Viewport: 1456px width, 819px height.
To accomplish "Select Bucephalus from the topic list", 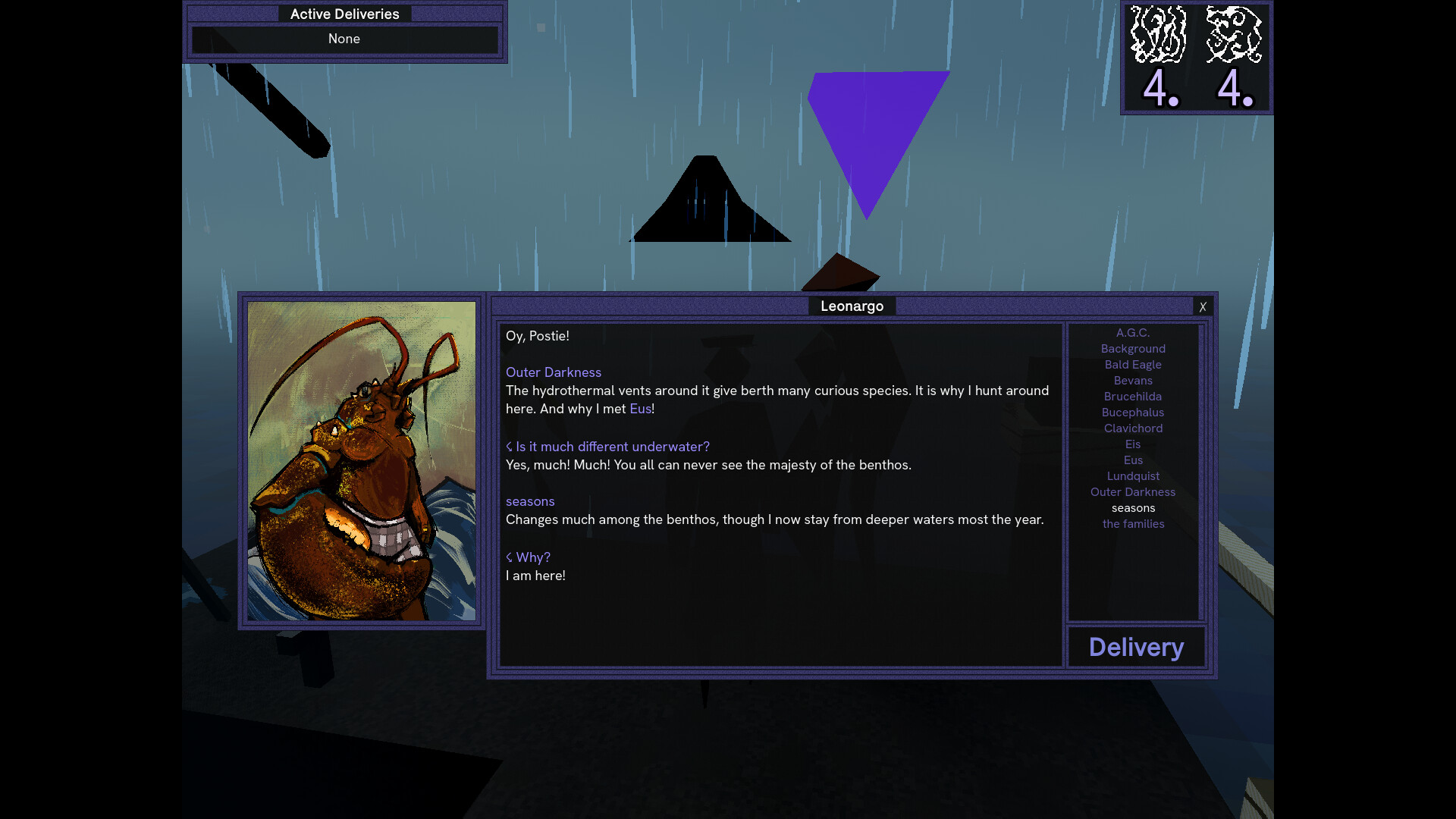I will point(1133,412).
